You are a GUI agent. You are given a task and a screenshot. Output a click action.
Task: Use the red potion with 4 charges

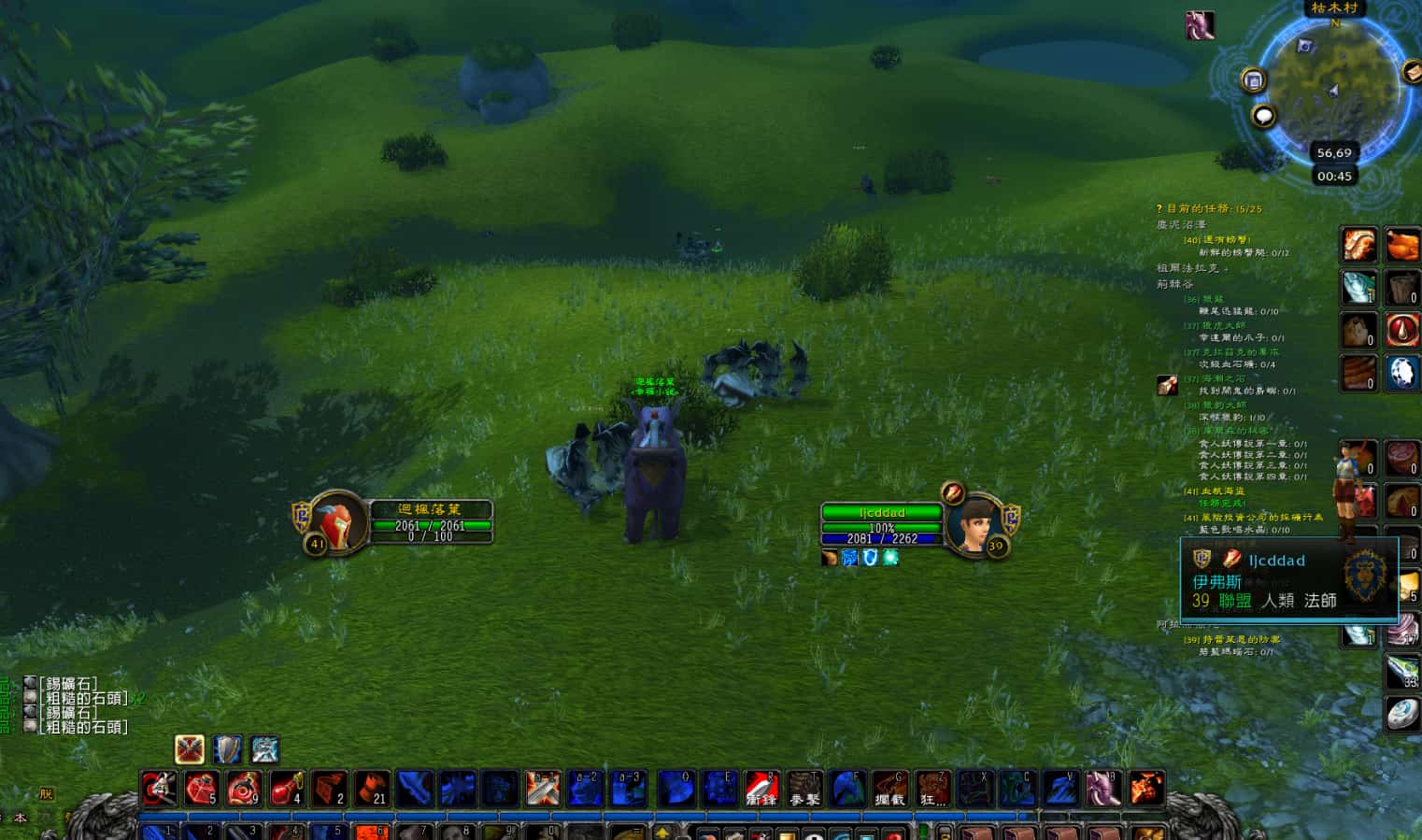[287, 789]
